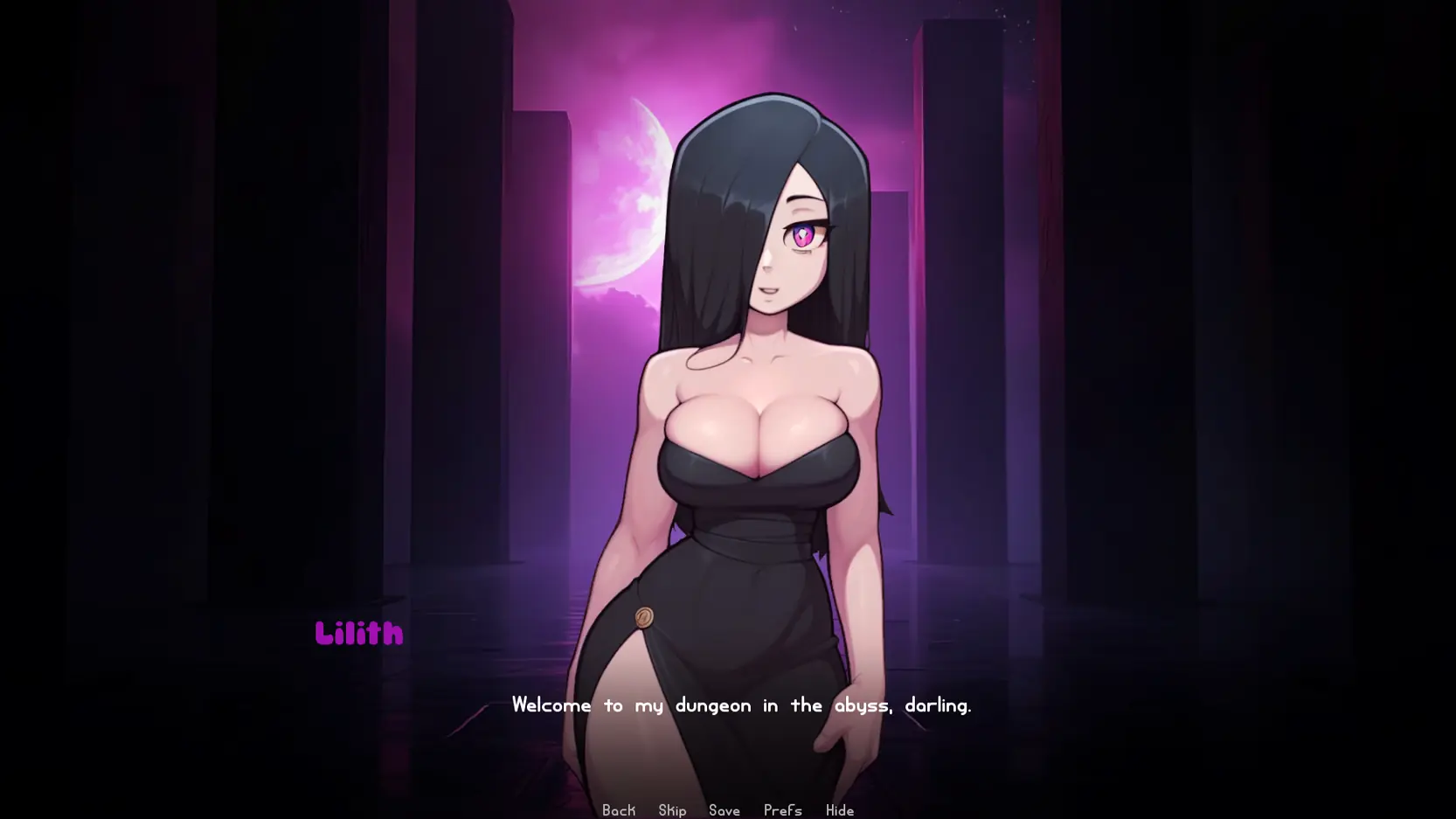Screen dimensions: 1456x819
Task: Activate Skip in the quick menu
Action: coord(672,810)
